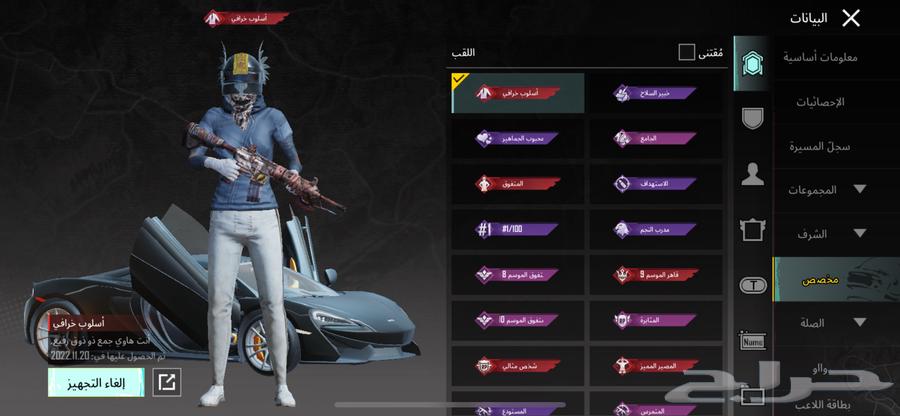Switch to the avatar silhouette side tab
This screenshot has height=416, width=900.
tap(752, 176)
